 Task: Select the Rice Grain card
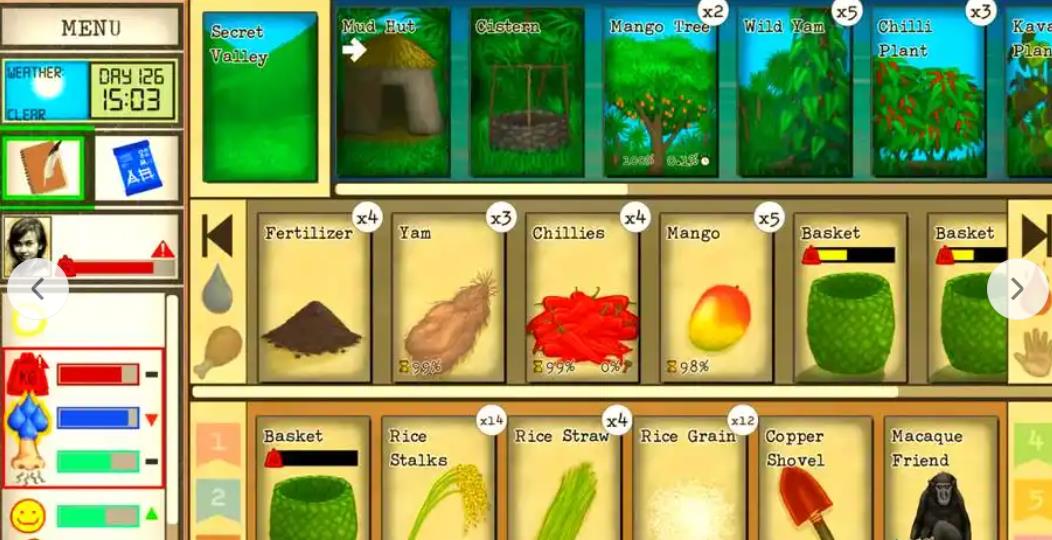[x=688, y=480]
